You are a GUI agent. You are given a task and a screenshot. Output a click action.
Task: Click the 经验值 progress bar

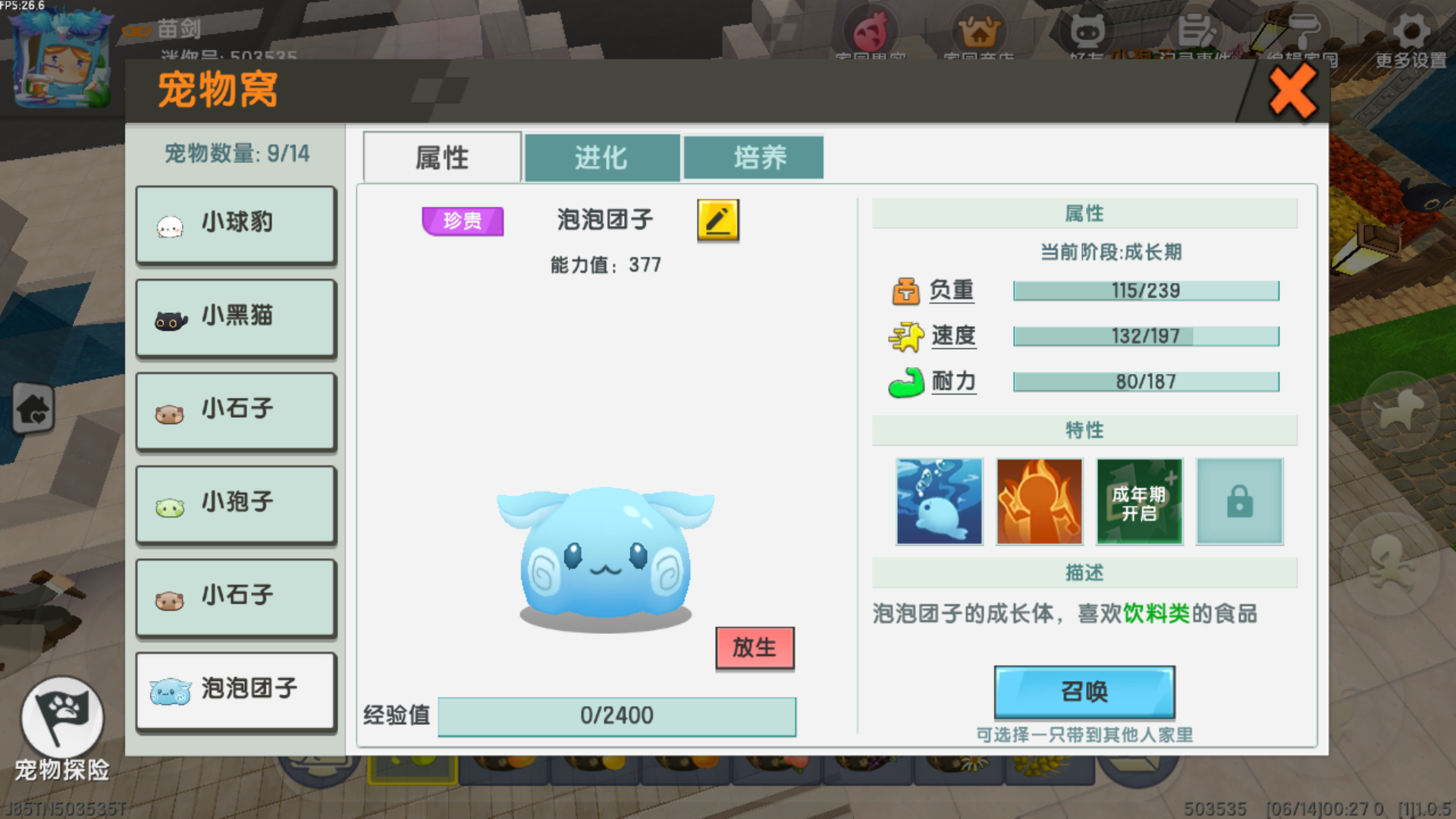(617, 715)
